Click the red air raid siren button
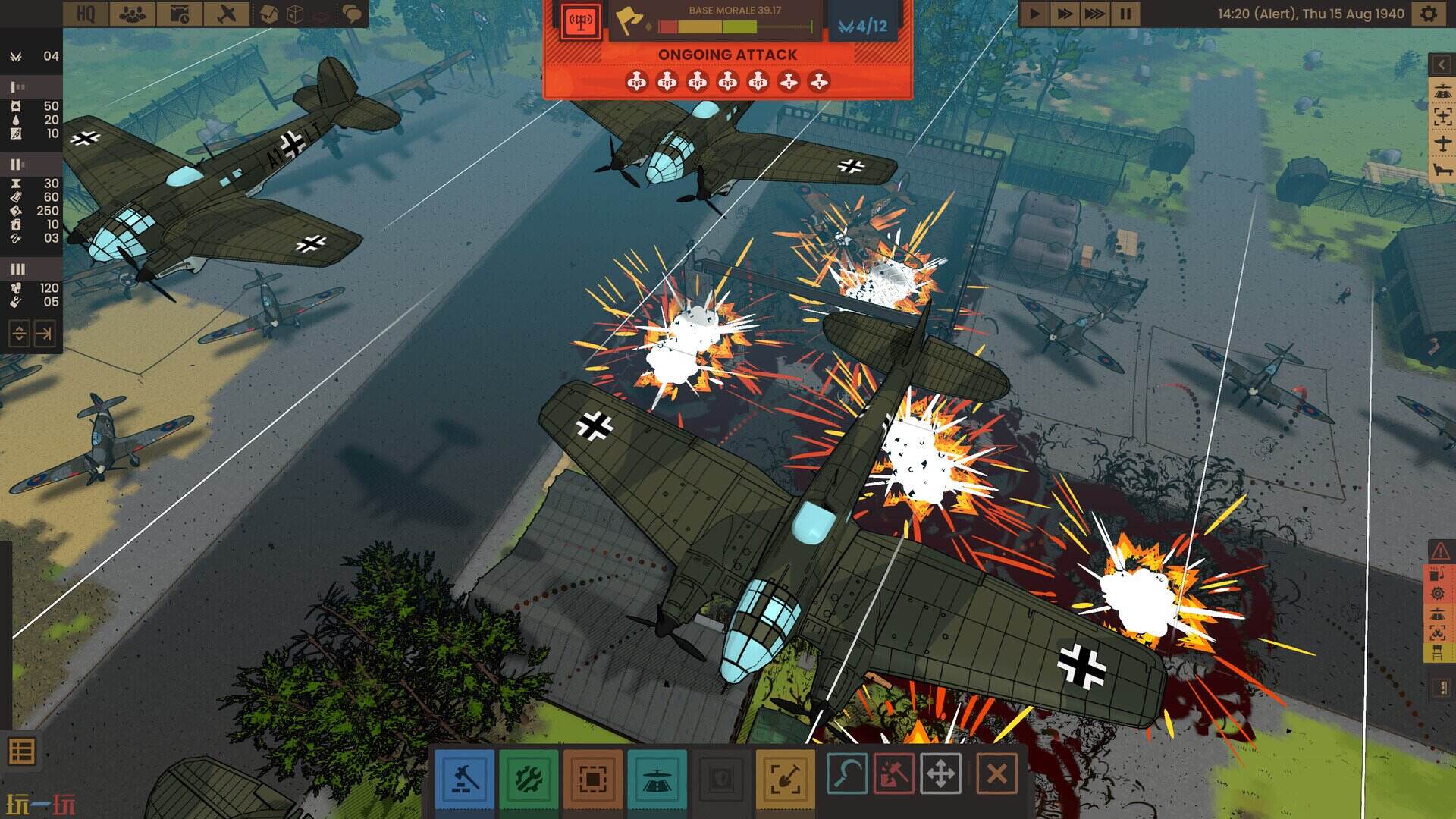This screenshot has height=819, width=1456. [x=581, y=20]
